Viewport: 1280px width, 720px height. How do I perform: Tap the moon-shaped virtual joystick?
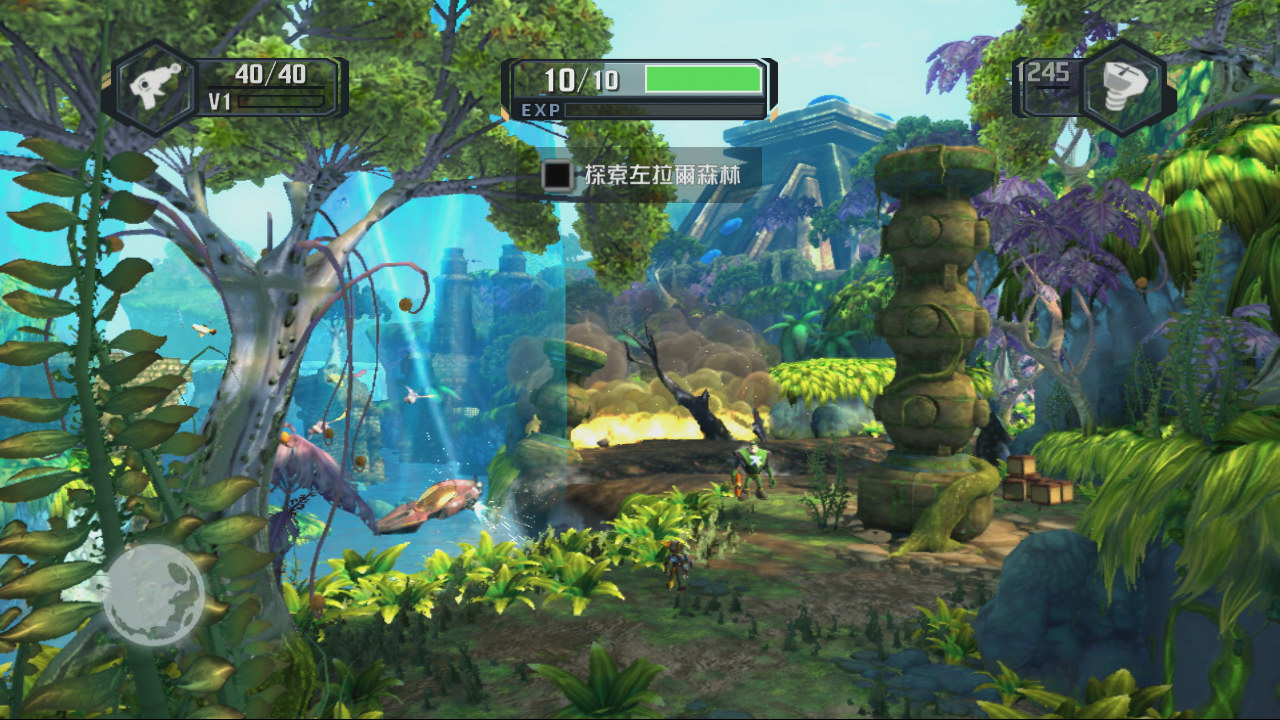(154, 594)
